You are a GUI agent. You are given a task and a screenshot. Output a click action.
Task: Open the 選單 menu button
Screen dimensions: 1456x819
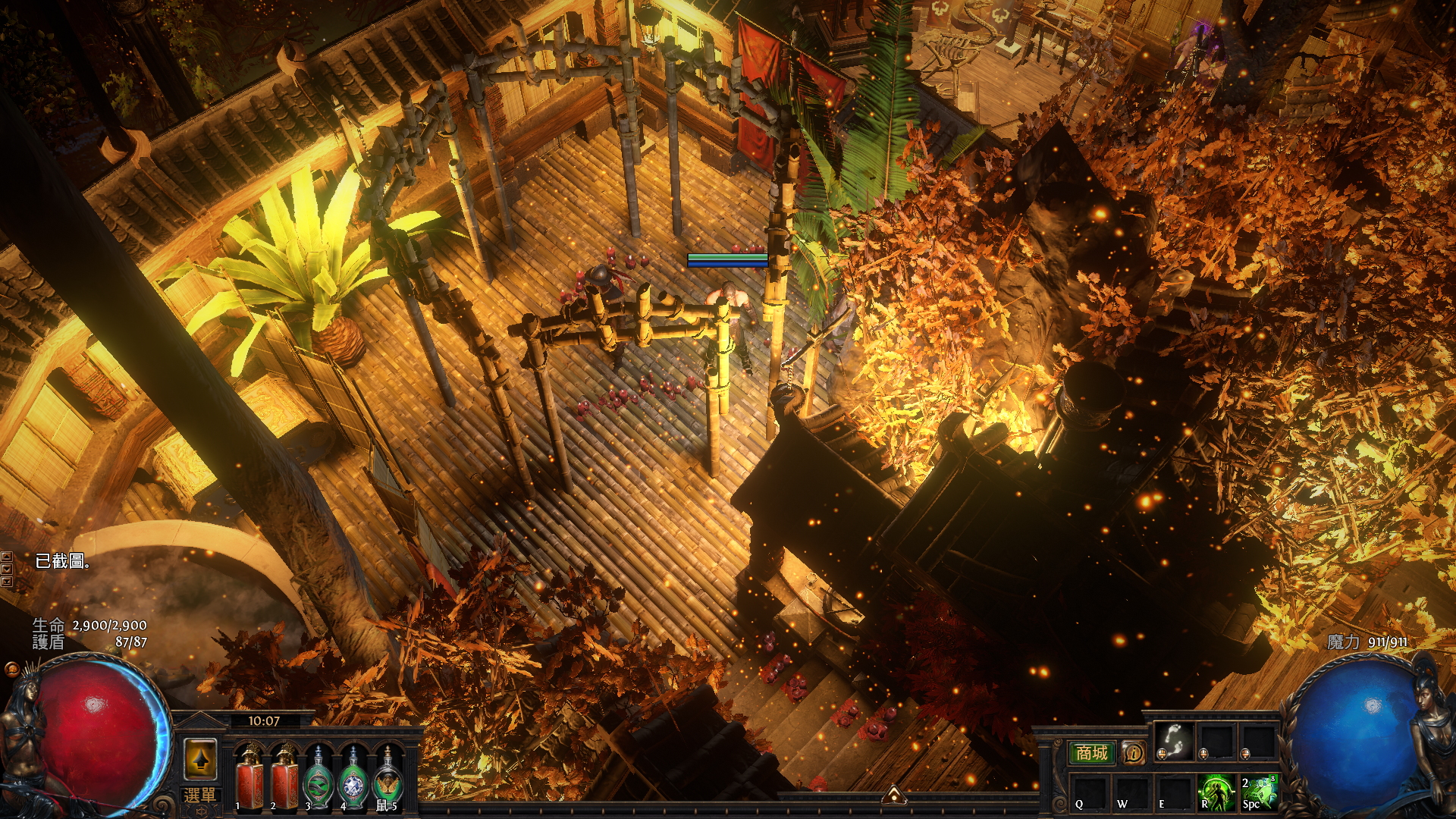200,796
